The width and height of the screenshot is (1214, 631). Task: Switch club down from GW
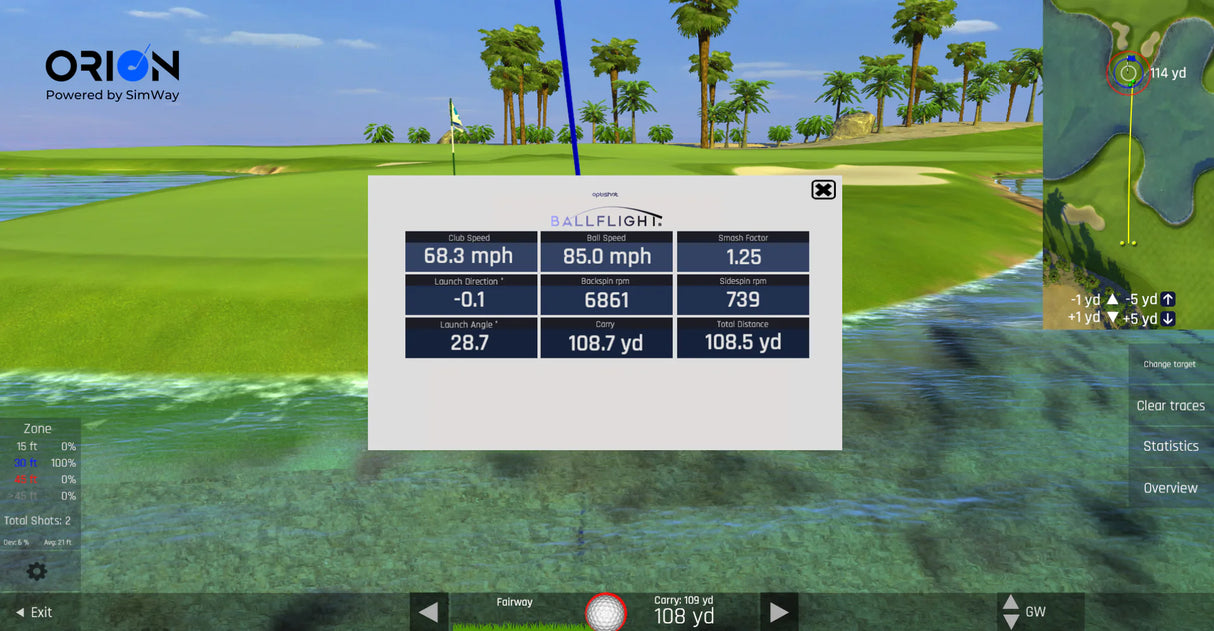(x=1011, y=621)
